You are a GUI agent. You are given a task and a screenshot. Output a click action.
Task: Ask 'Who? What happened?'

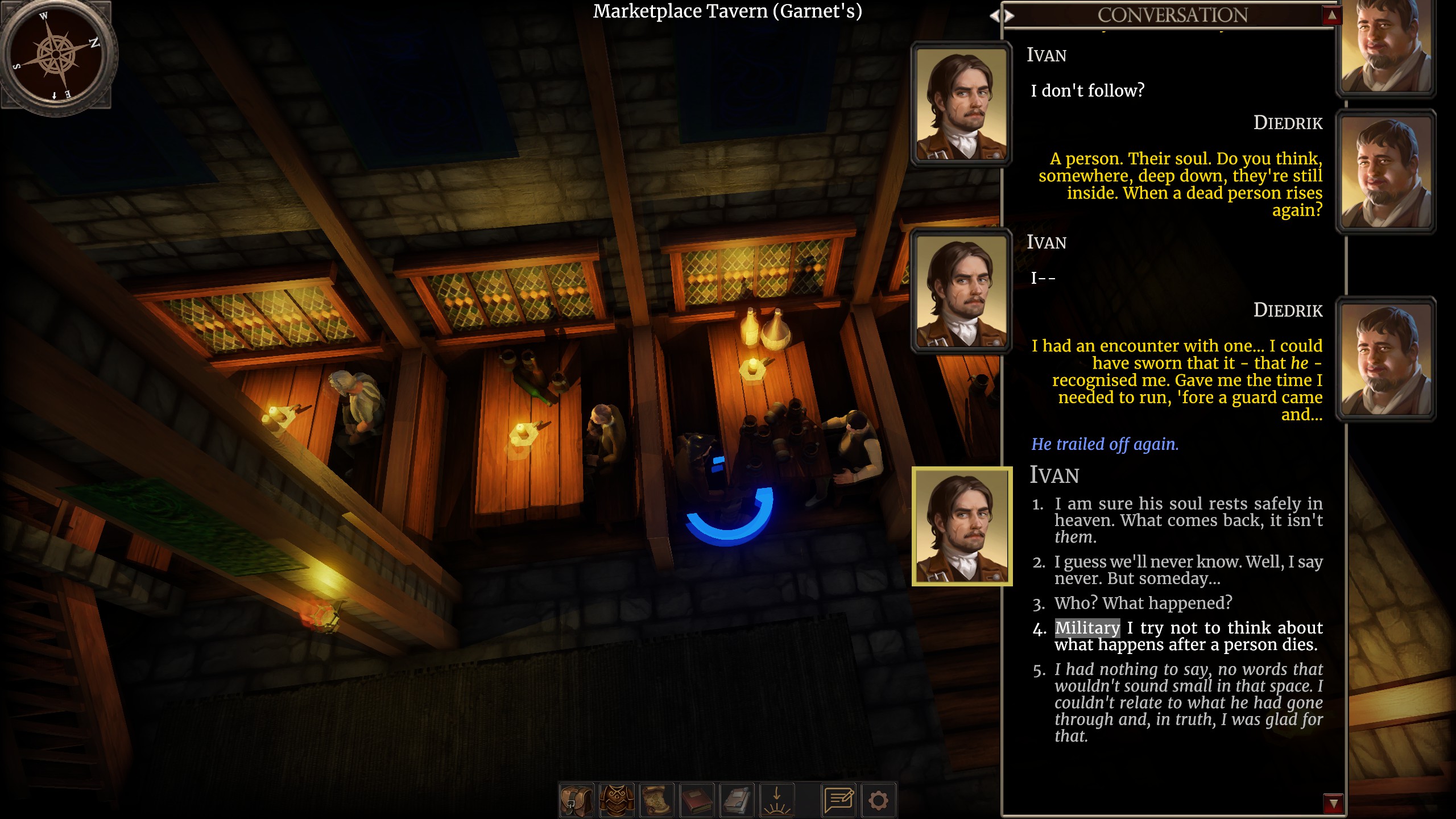(1143, 603)
